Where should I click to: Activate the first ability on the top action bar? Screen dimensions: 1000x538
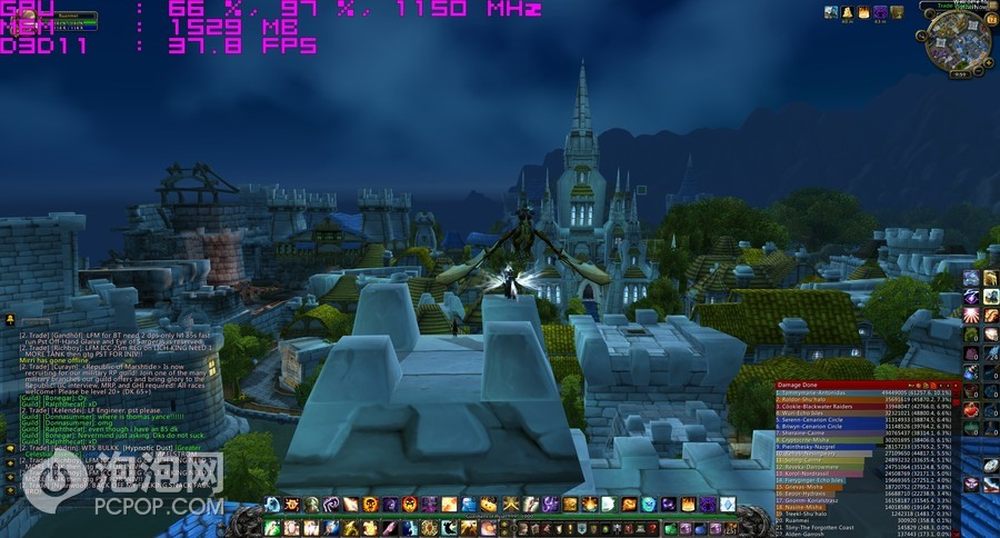273,504
